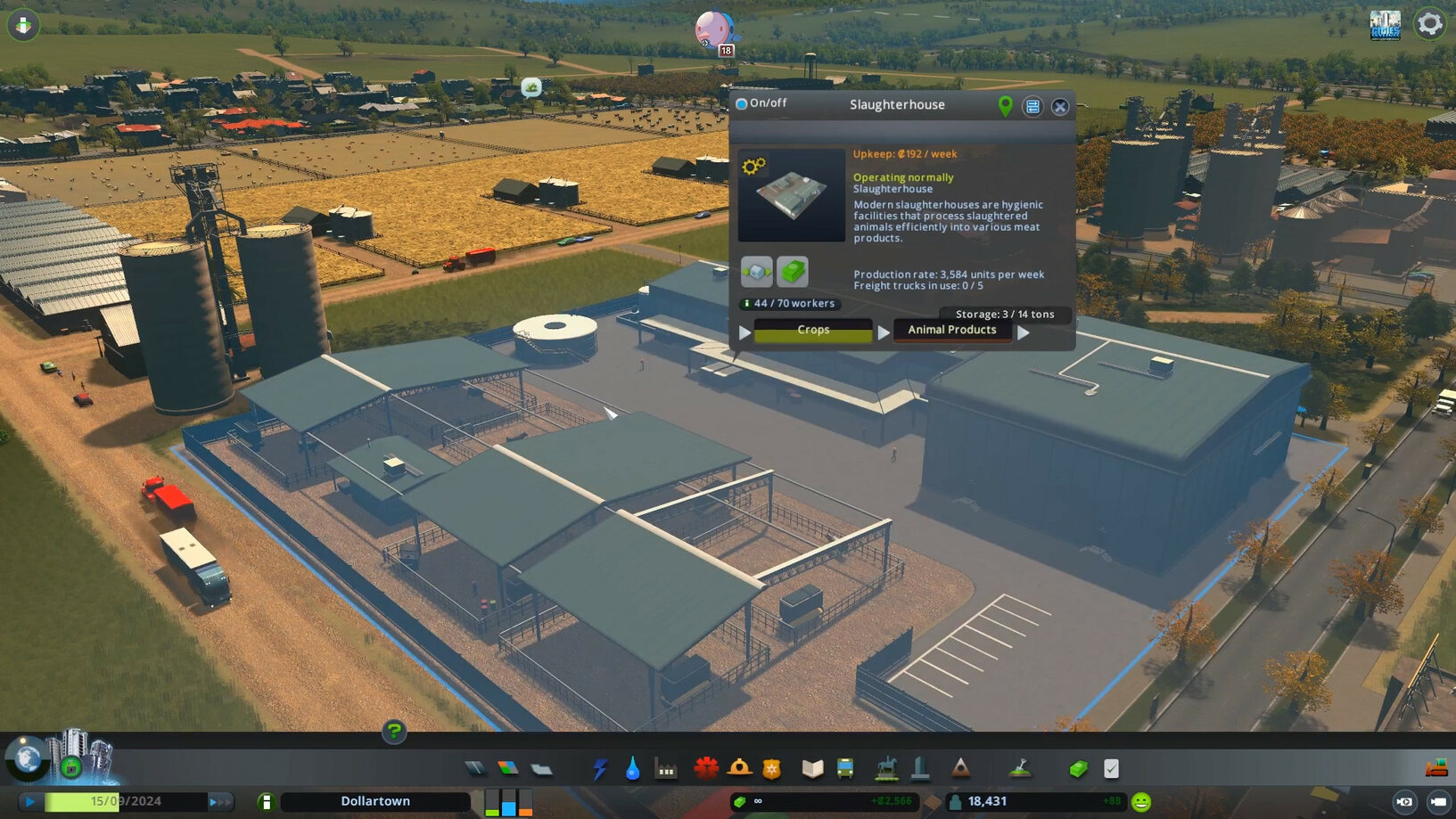This screenshot has height=819, width=1456.
Task: Click the green location marker on Slaughterhouse panel
Action: click(x=1005, y=106)
